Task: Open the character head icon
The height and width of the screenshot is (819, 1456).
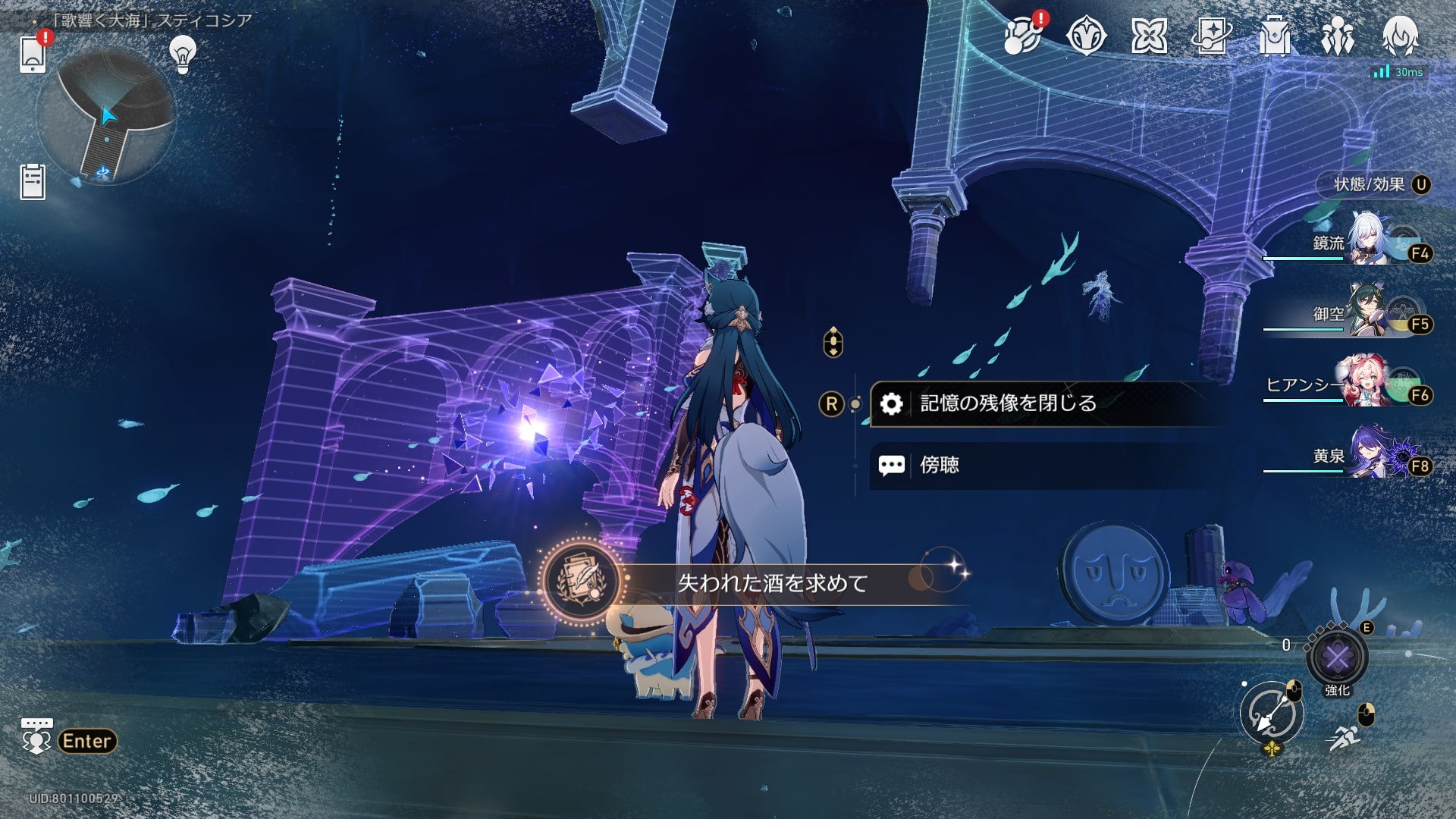Action: click(x=1400, y=36)
